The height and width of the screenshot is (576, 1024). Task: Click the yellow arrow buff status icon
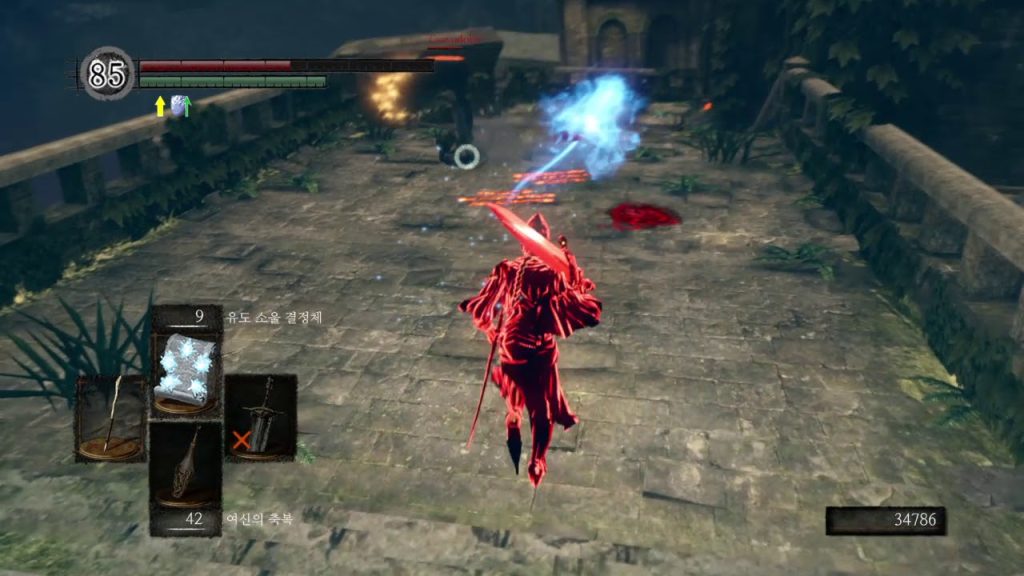pyautogui.click(x=159, y=105)
